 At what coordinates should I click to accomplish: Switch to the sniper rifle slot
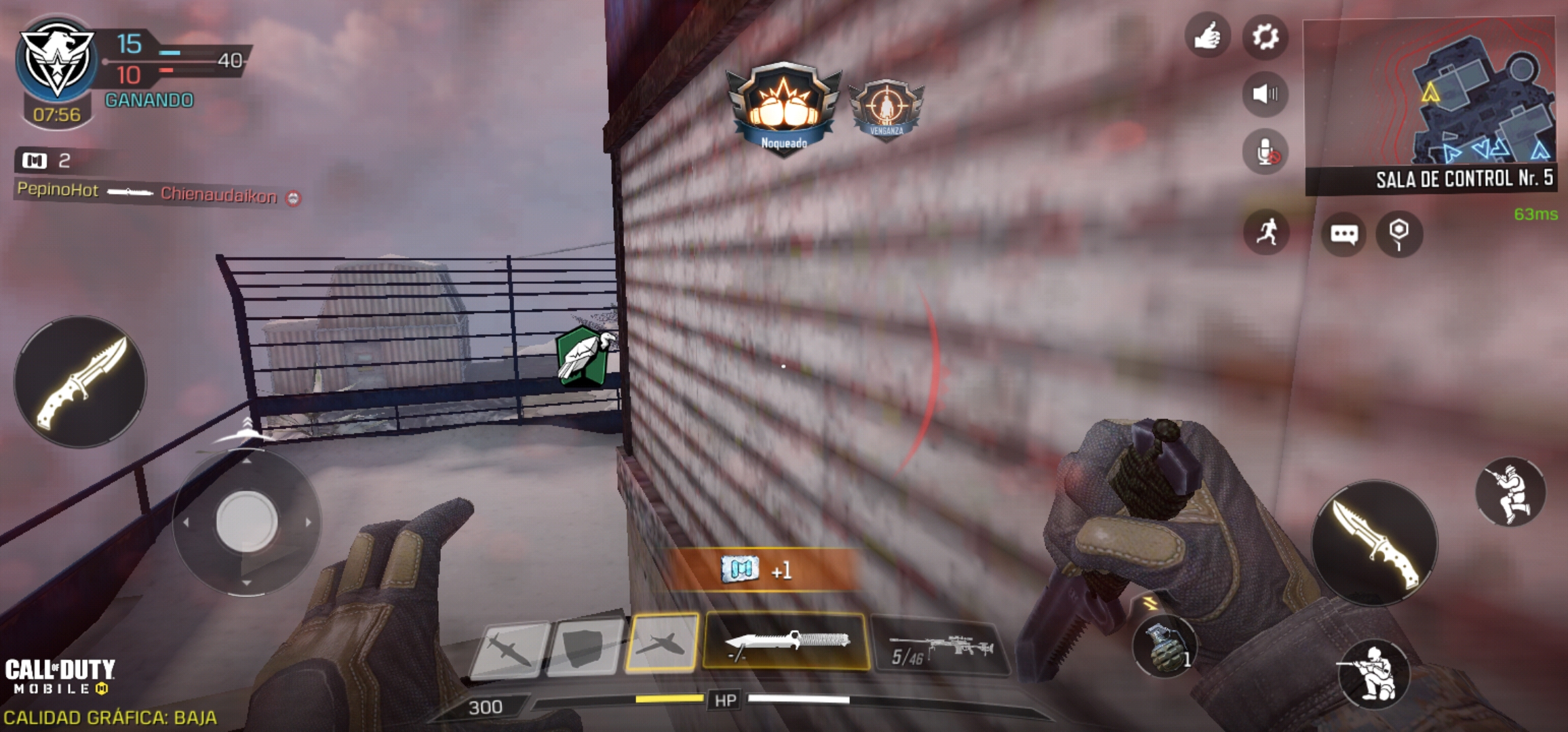[939, 645]
